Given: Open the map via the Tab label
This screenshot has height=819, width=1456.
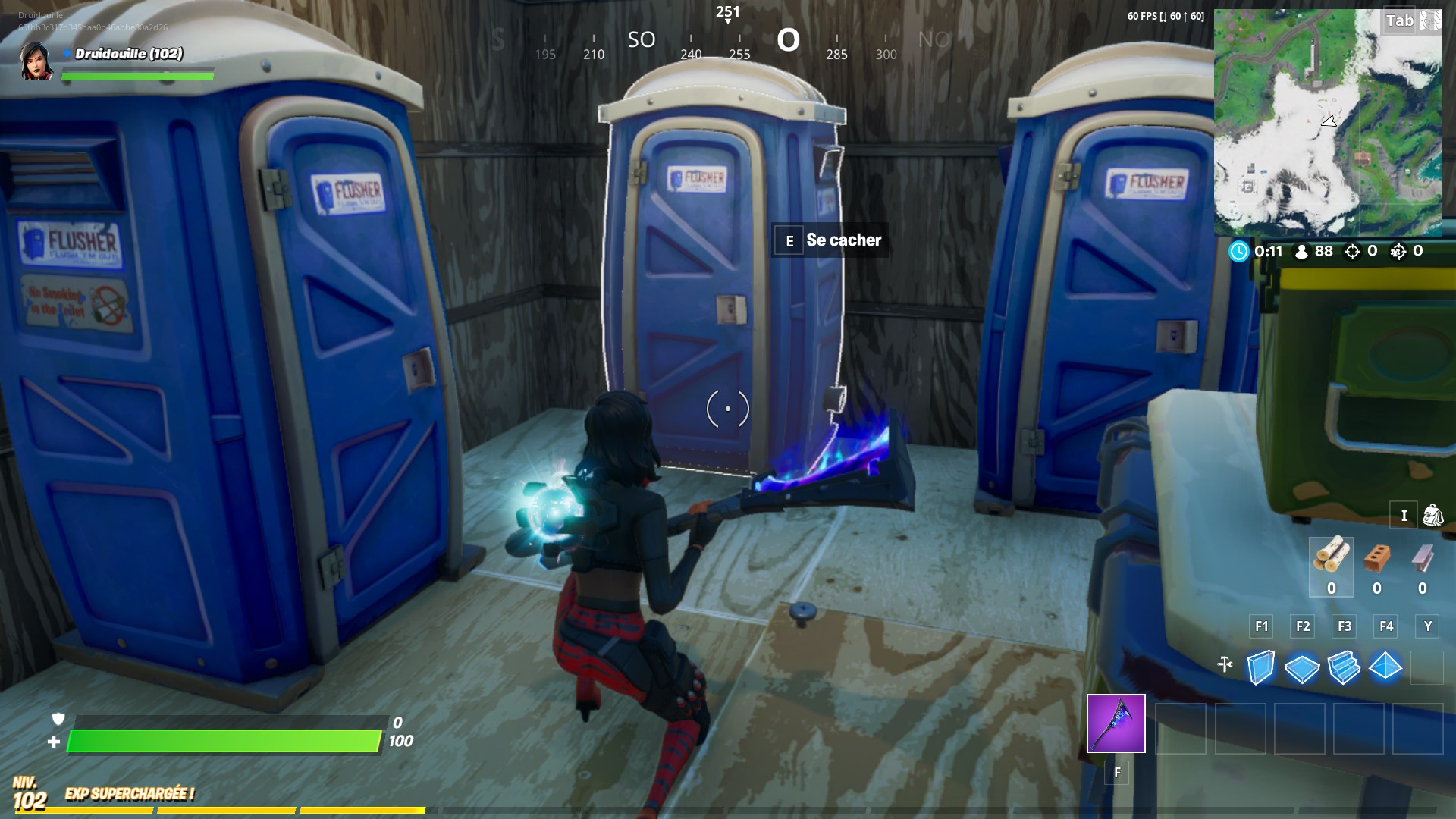Looking at the screenshot, I should click(x=1398, y=20).
